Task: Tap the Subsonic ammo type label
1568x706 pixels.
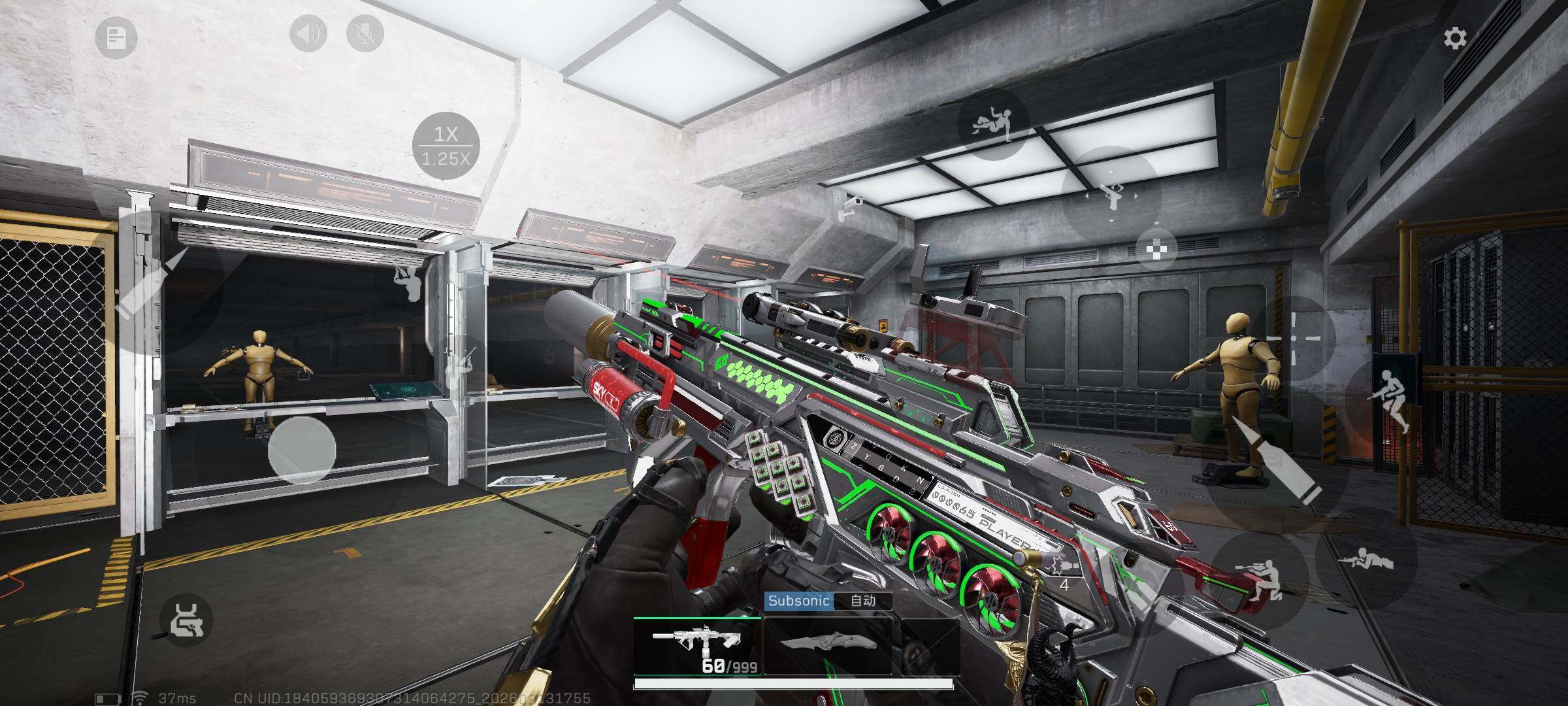Action: pyautogui.click(x=798, y=601)
